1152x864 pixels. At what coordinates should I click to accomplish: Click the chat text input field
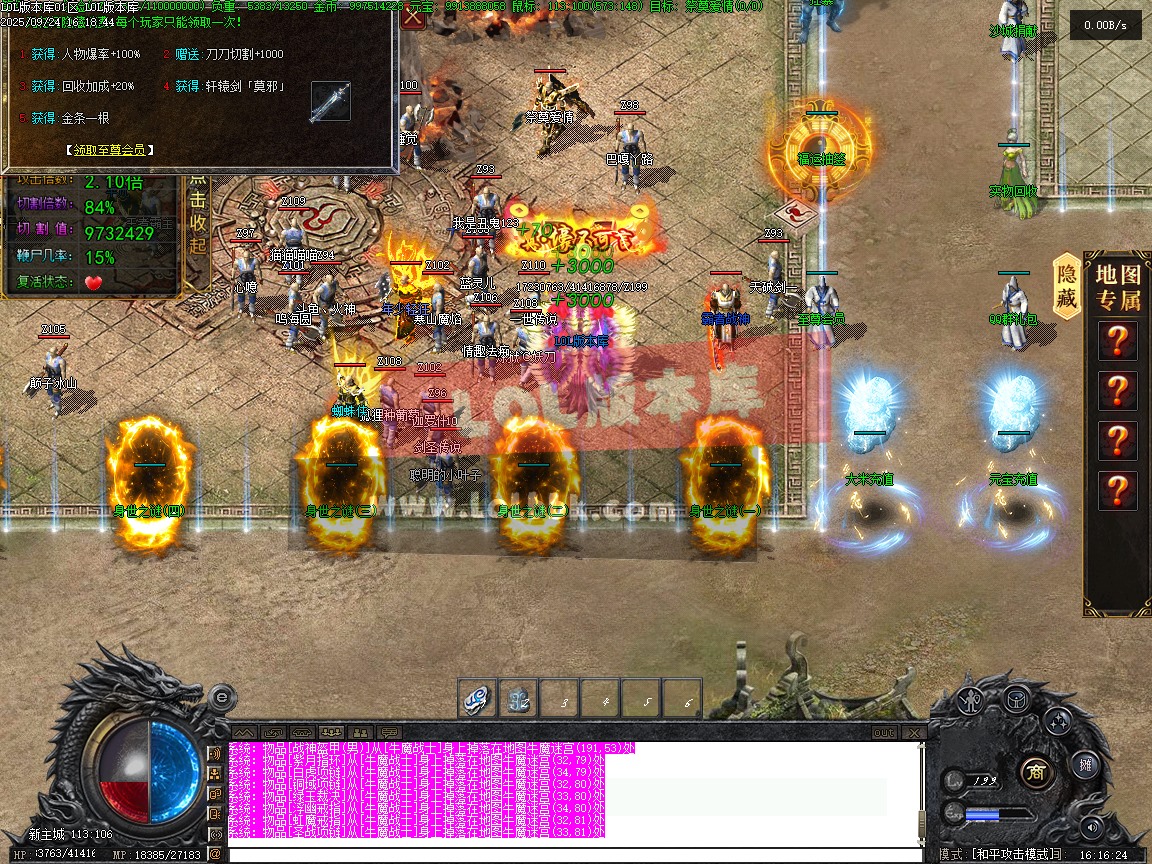[x=570, y=854]
